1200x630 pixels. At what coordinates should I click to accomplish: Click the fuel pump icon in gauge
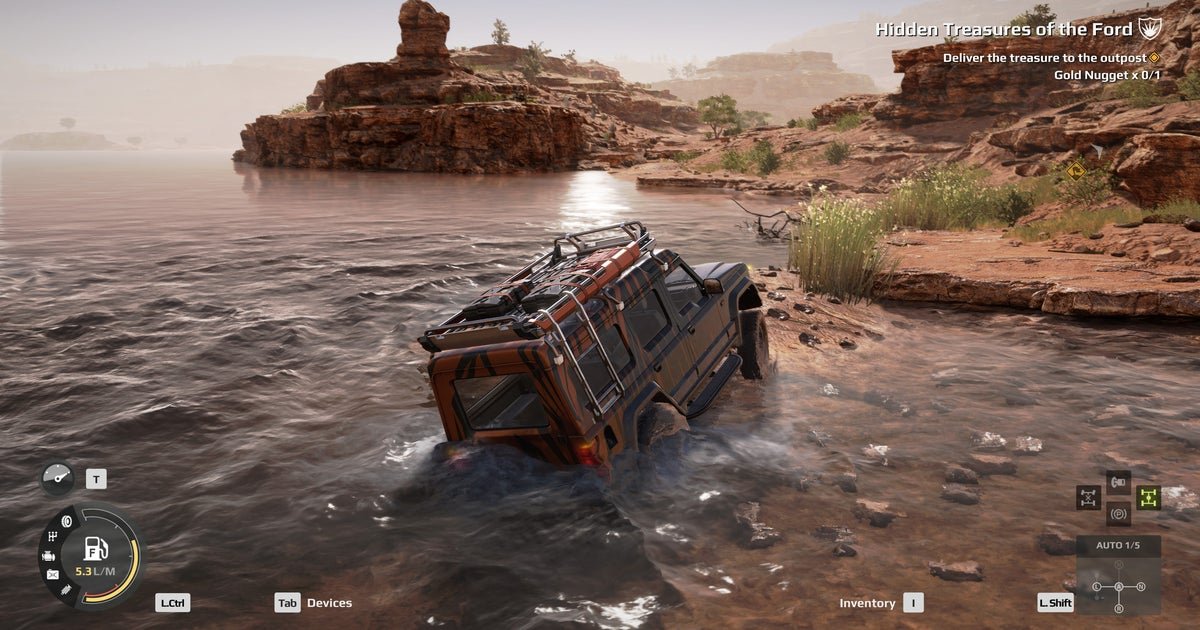(96, 549)
